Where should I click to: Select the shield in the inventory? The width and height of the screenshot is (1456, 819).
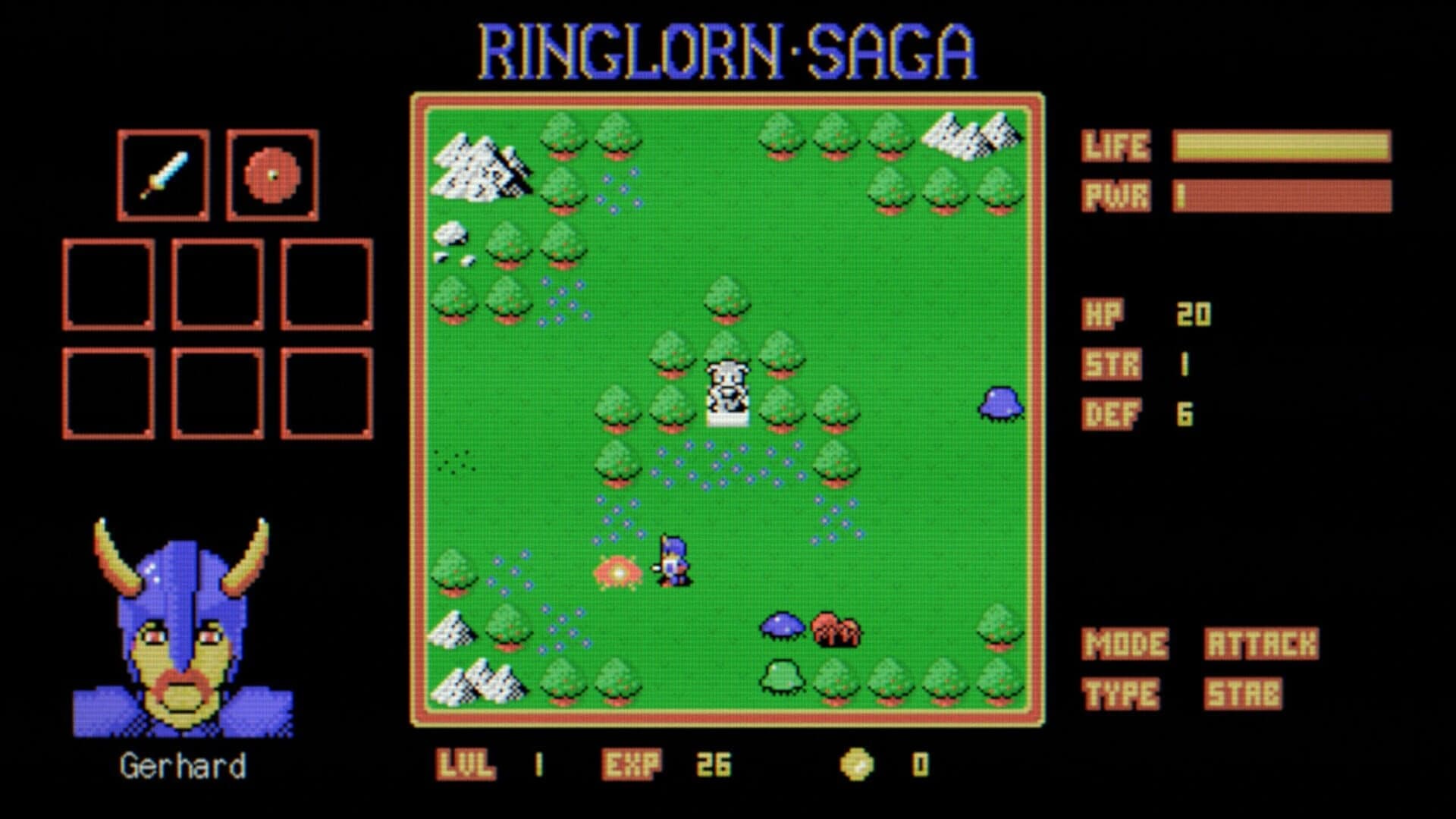point(271,173)
